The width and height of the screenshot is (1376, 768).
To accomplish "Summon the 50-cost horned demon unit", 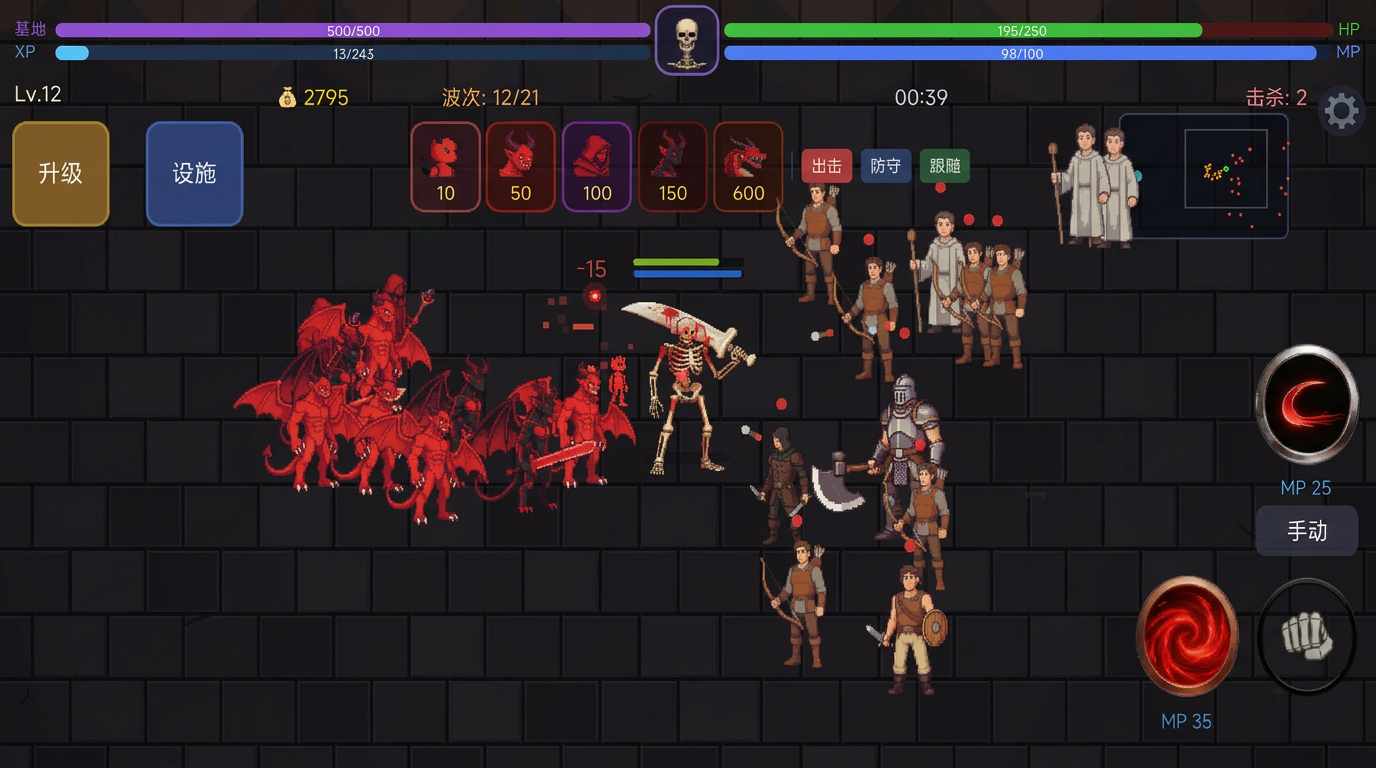I will pos(521,167).
